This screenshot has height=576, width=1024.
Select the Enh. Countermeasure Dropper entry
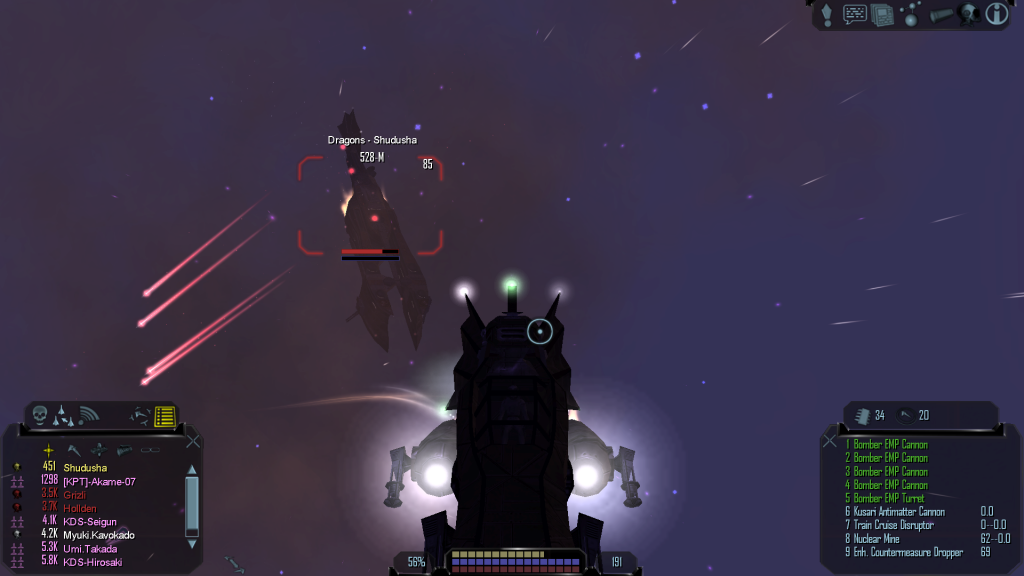[905, 552]
